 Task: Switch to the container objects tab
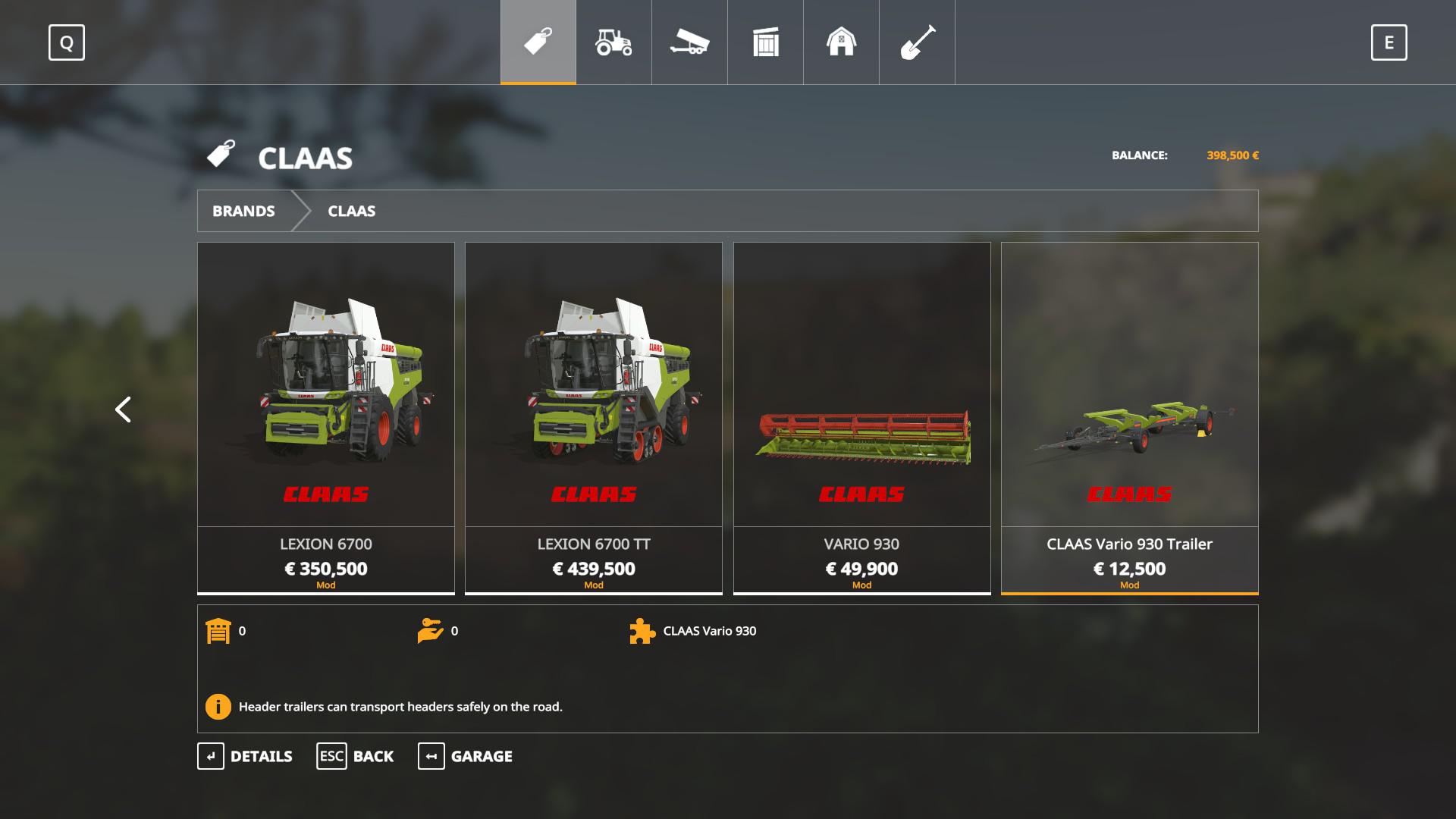pos(766,42)
